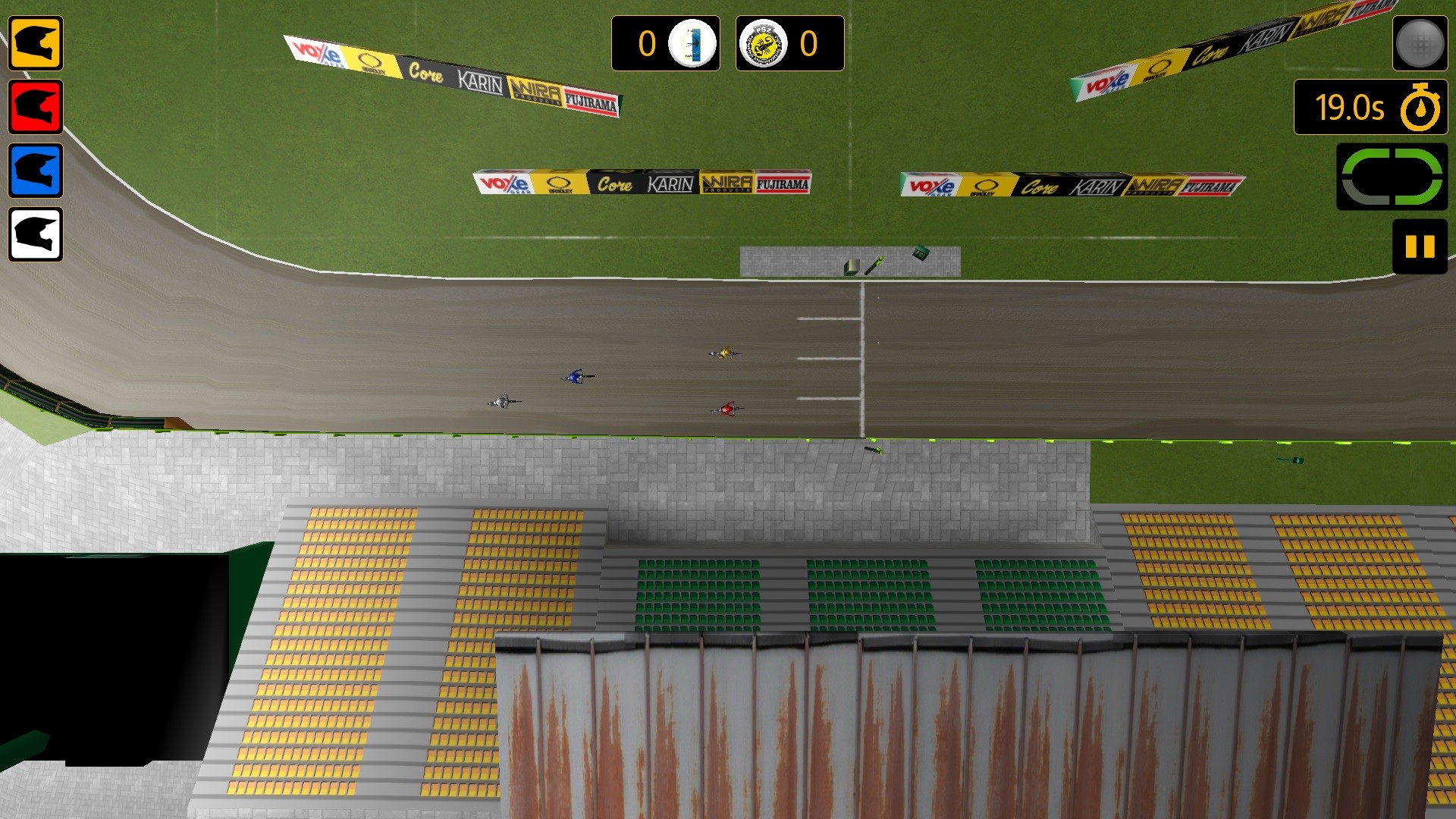The image size is (1456, 819).
Task: Click the right team's score of 0
Action: (x=808, y=44)
